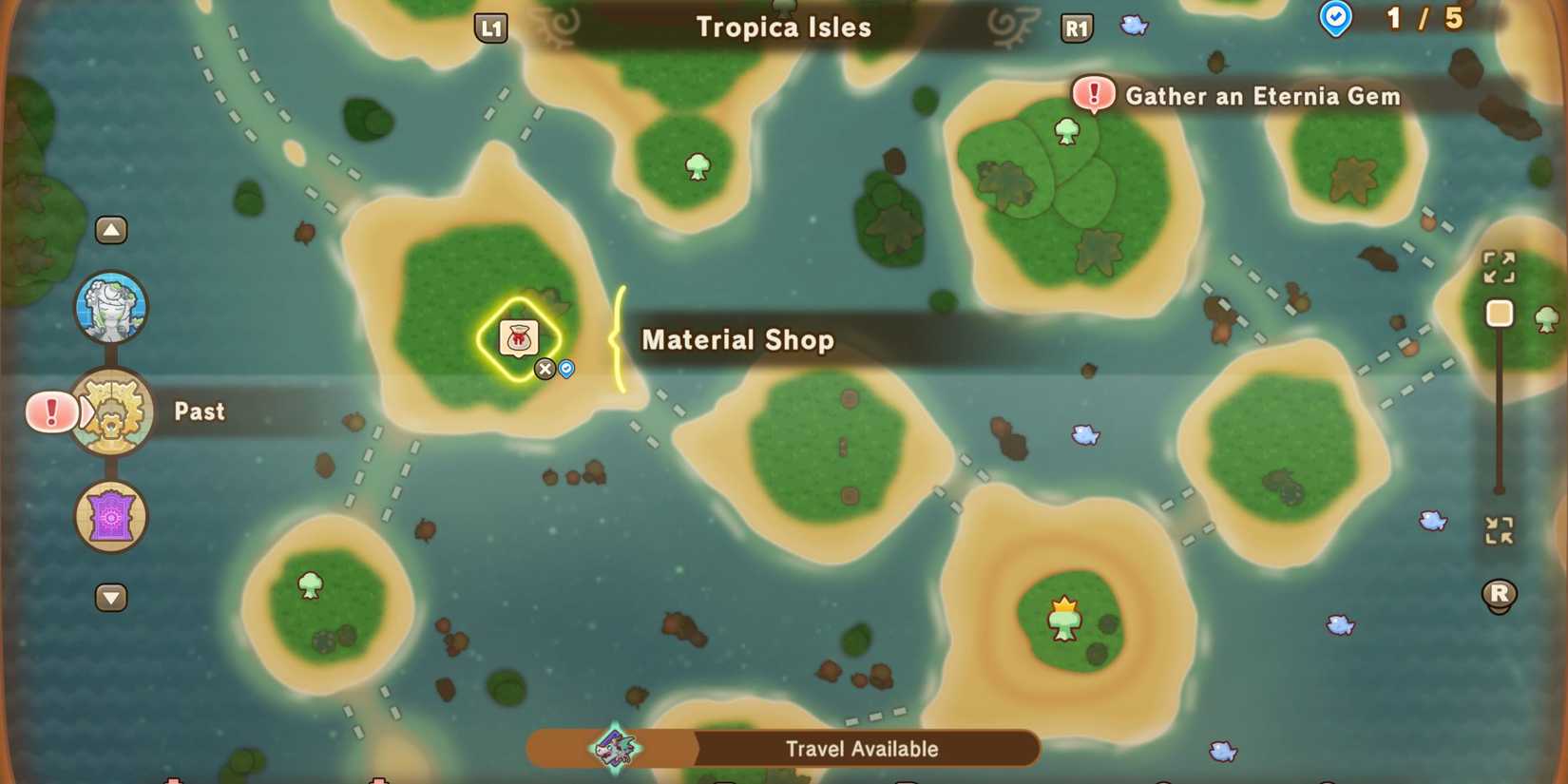Switch to next region via R1 tab

click(1077, 28)
